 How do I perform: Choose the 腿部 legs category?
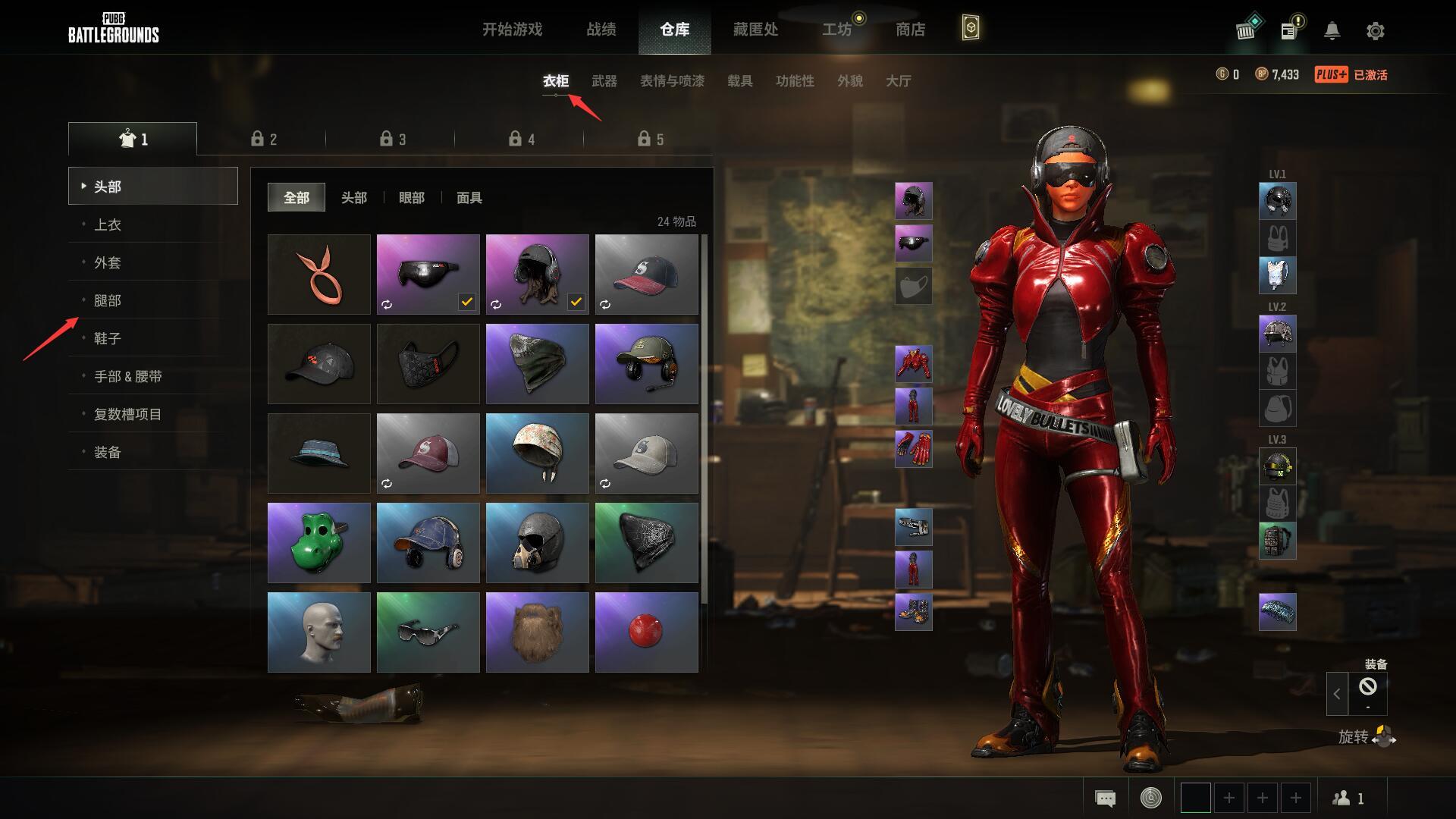(x=108, y=300)
